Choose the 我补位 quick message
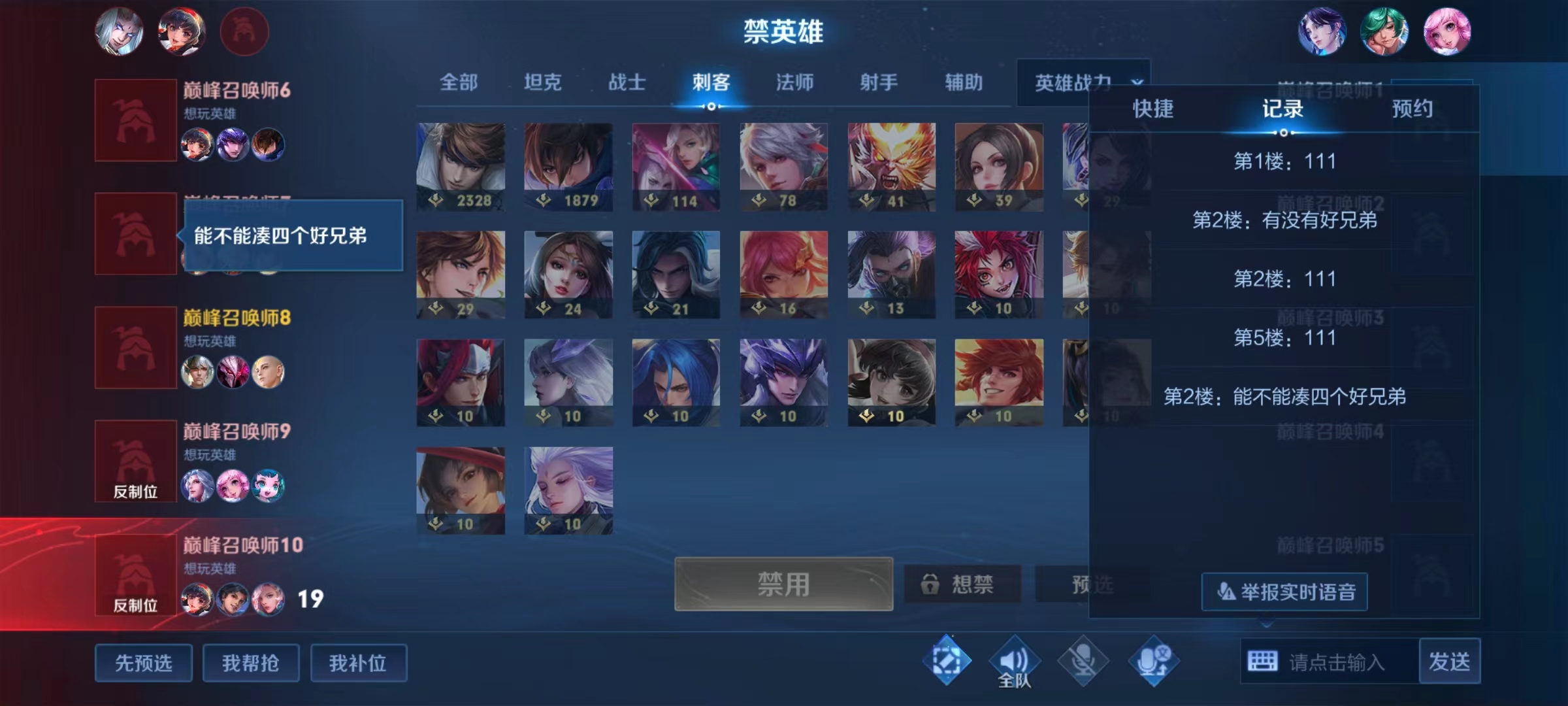 (358, 663)
